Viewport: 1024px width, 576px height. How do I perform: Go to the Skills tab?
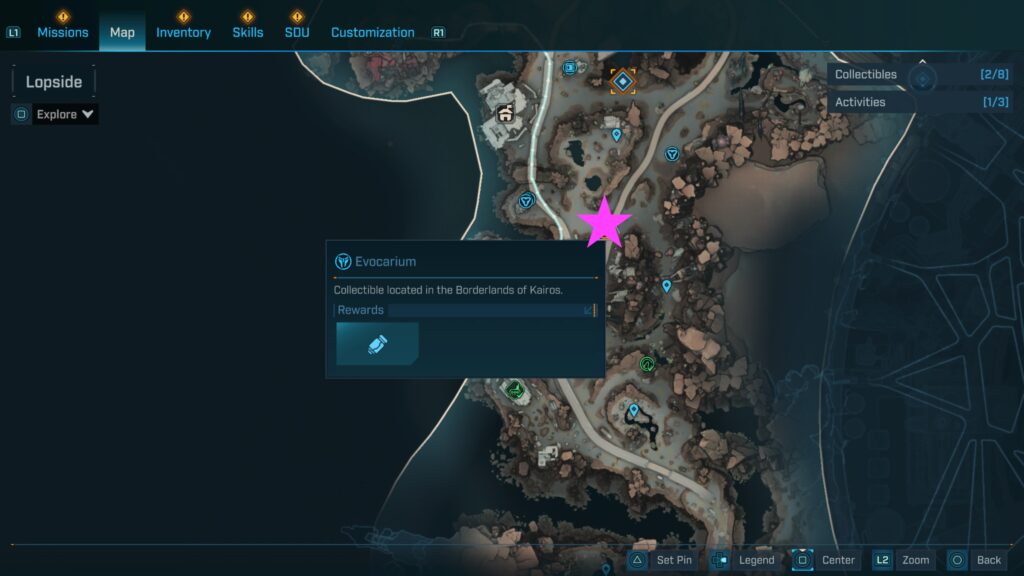pyautogui.click(x=248, y=32)
